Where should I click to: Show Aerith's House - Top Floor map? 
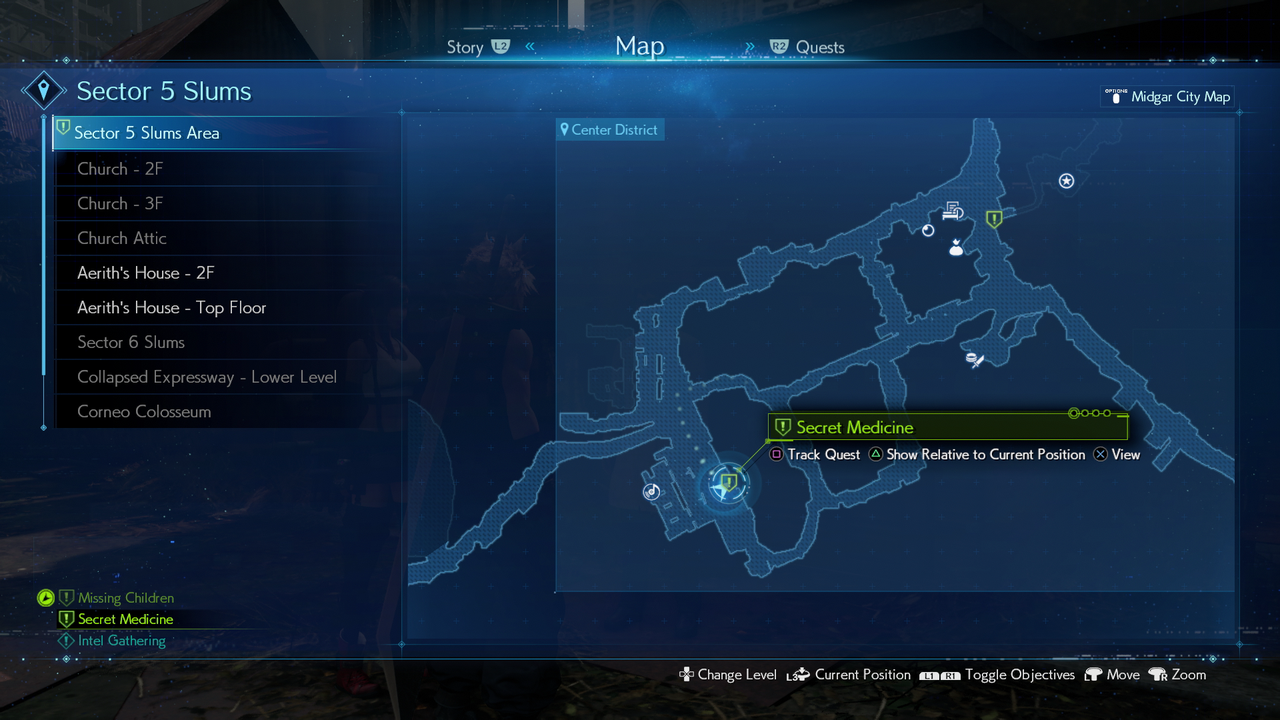(172, 308)
